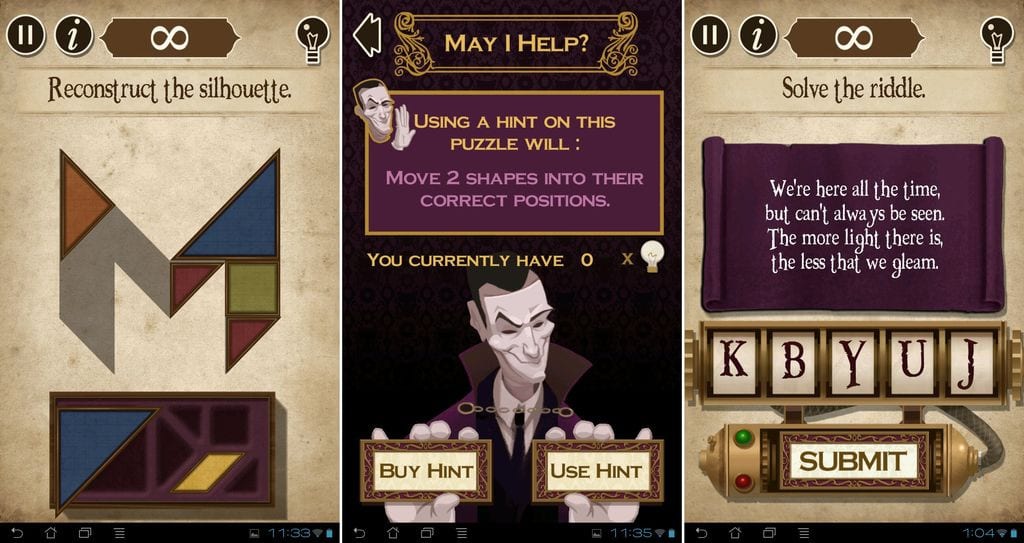Screen dimensions: 1024x543
Task: Use a hint on this puzzle
Action: pyautogui.click(x=596, y=470)
